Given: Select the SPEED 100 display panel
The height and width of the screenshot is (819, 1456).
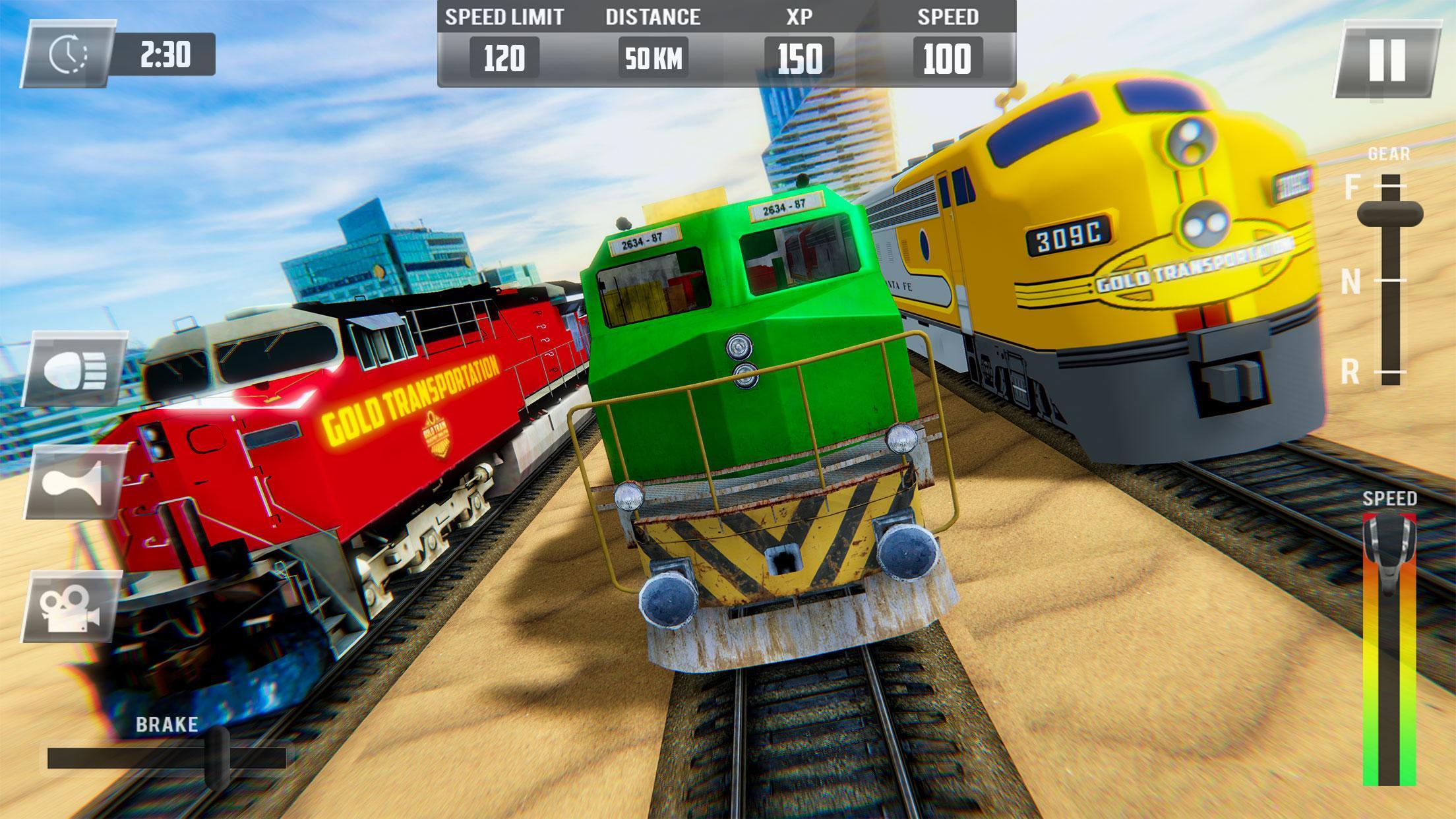Looking at the screenshot, I should (x=946, y=58).
